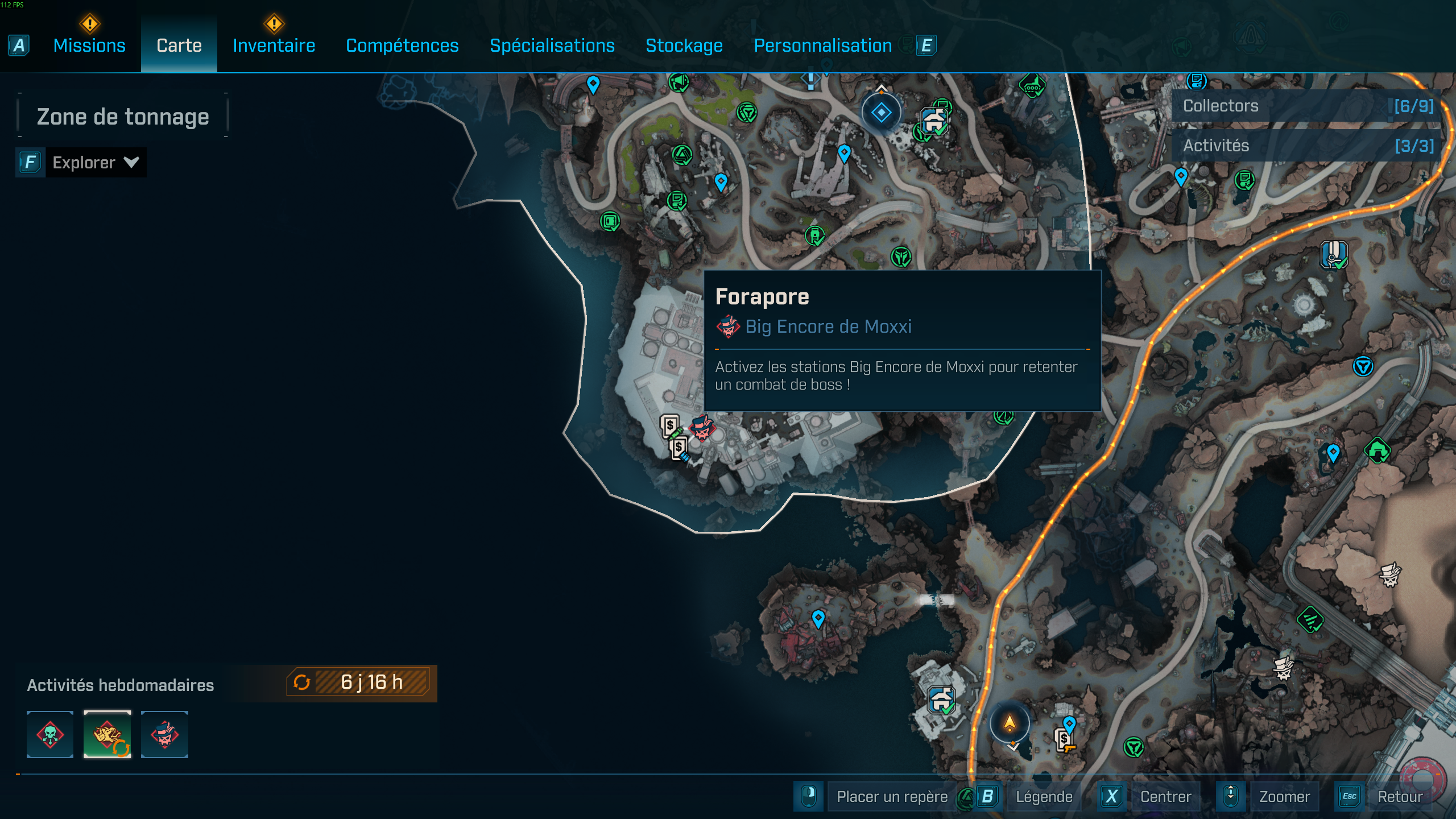Image resolution: width=1456 pixels, height=819 pixels.
Task: Choose Placer un repère option
Action: point(891,796)
